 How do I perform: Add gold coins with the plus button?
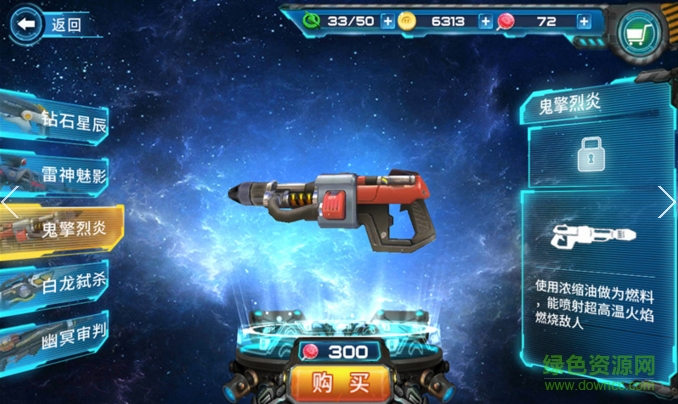(485, 21)
